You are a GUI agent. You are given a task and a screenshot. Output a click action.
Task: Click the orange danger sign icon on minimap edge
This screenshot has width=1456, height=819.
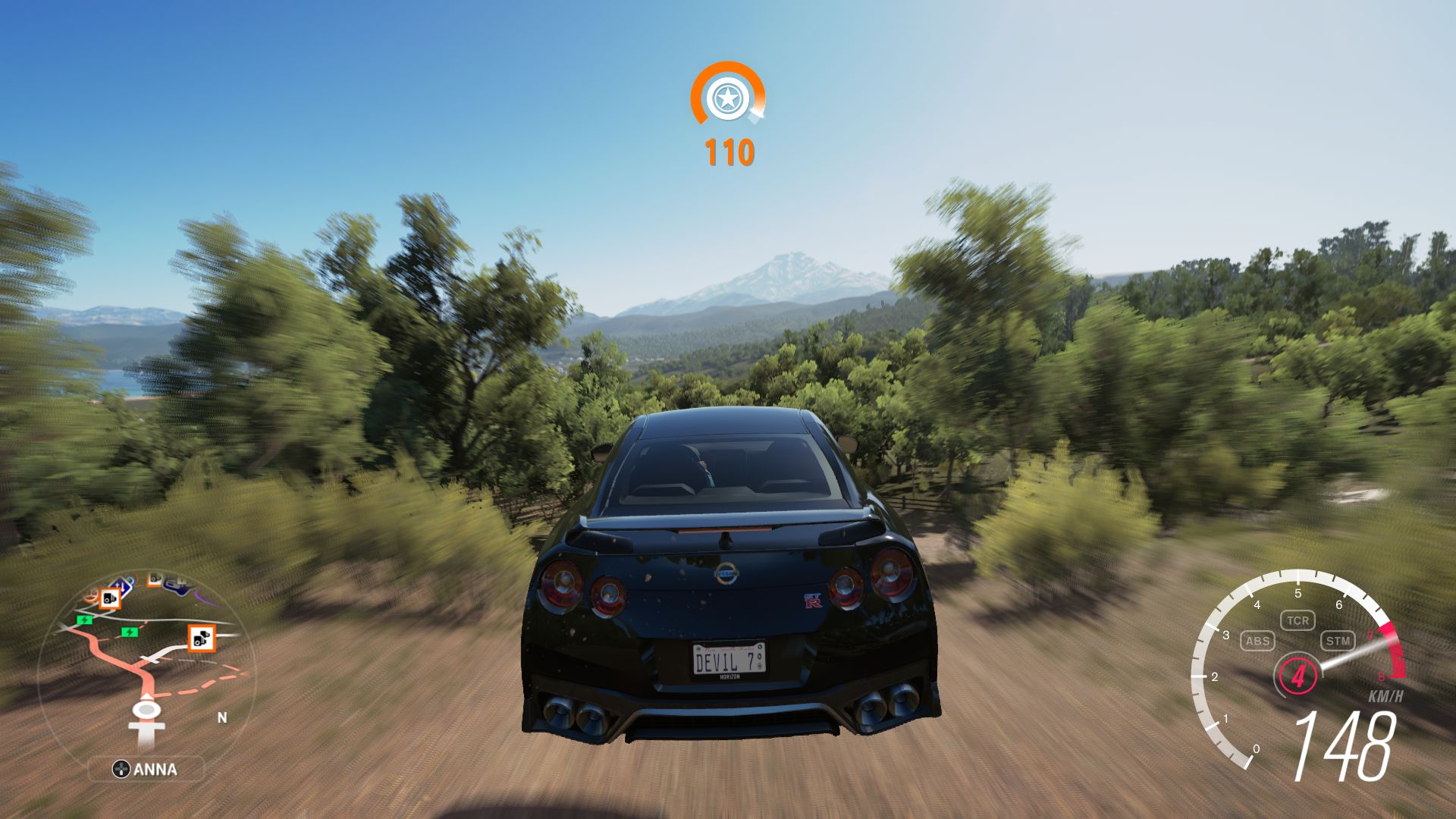click(90, 596)
